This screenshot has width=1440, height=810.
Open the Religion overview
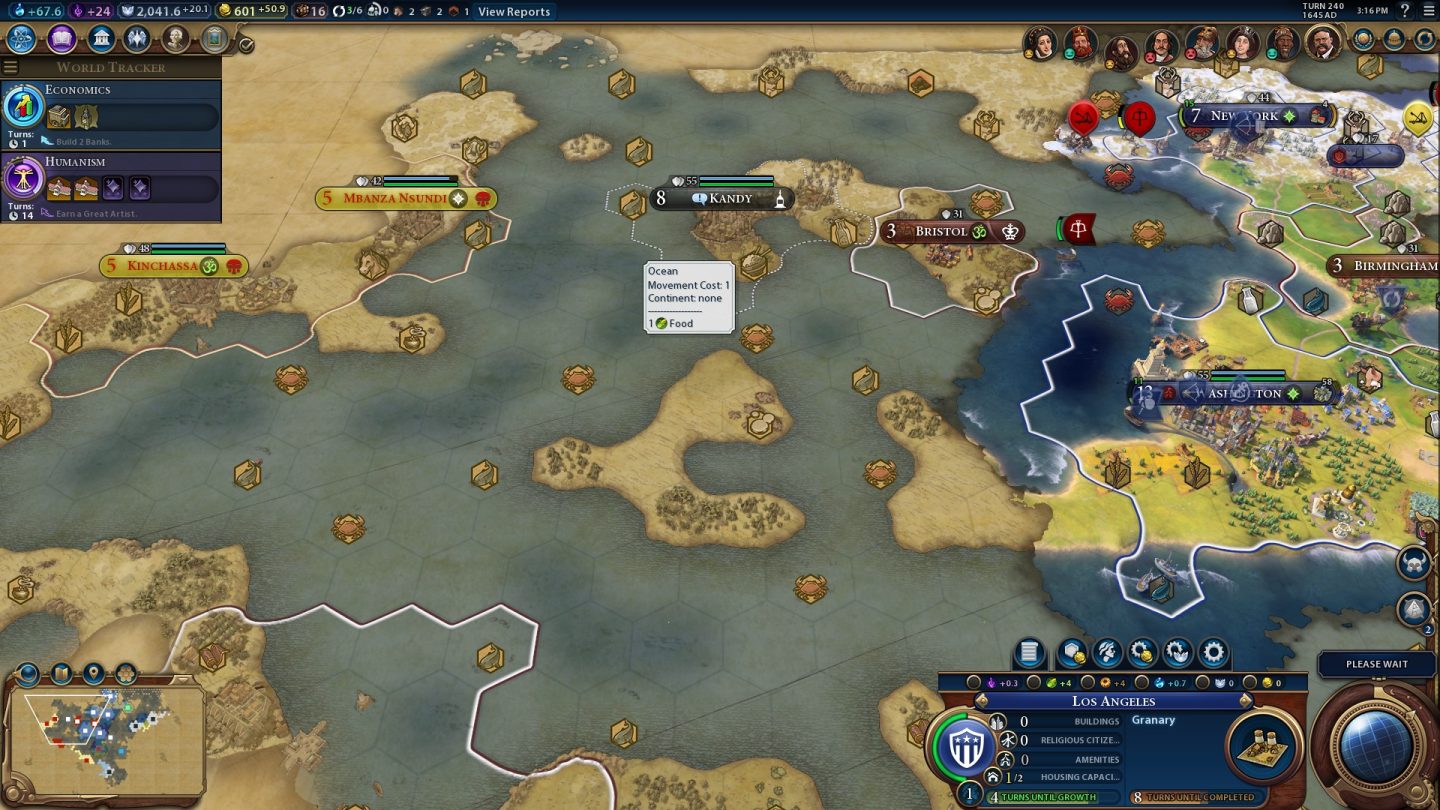point(137,39)
